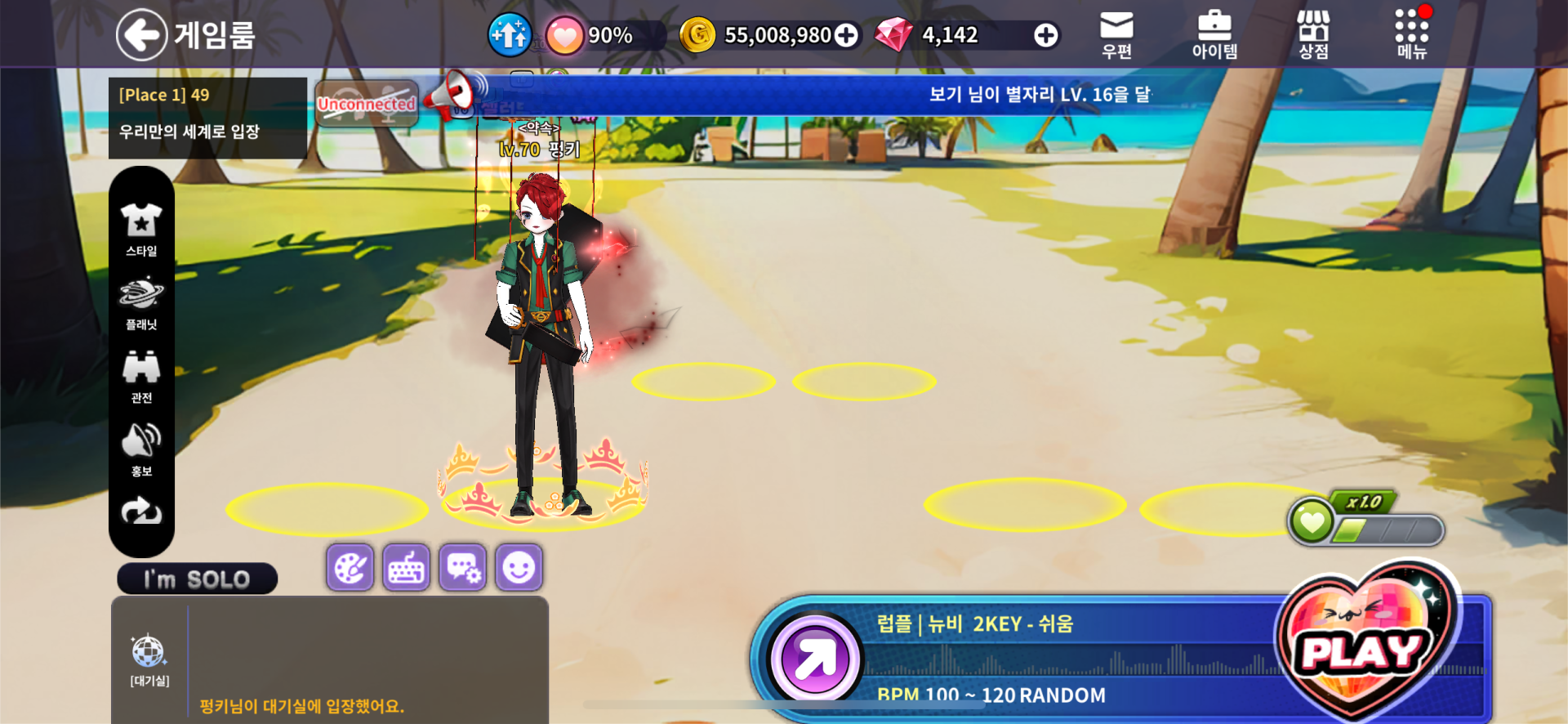Open chat settings speech bubble button
Screen dimensions: 1568x724
(463, 567)
